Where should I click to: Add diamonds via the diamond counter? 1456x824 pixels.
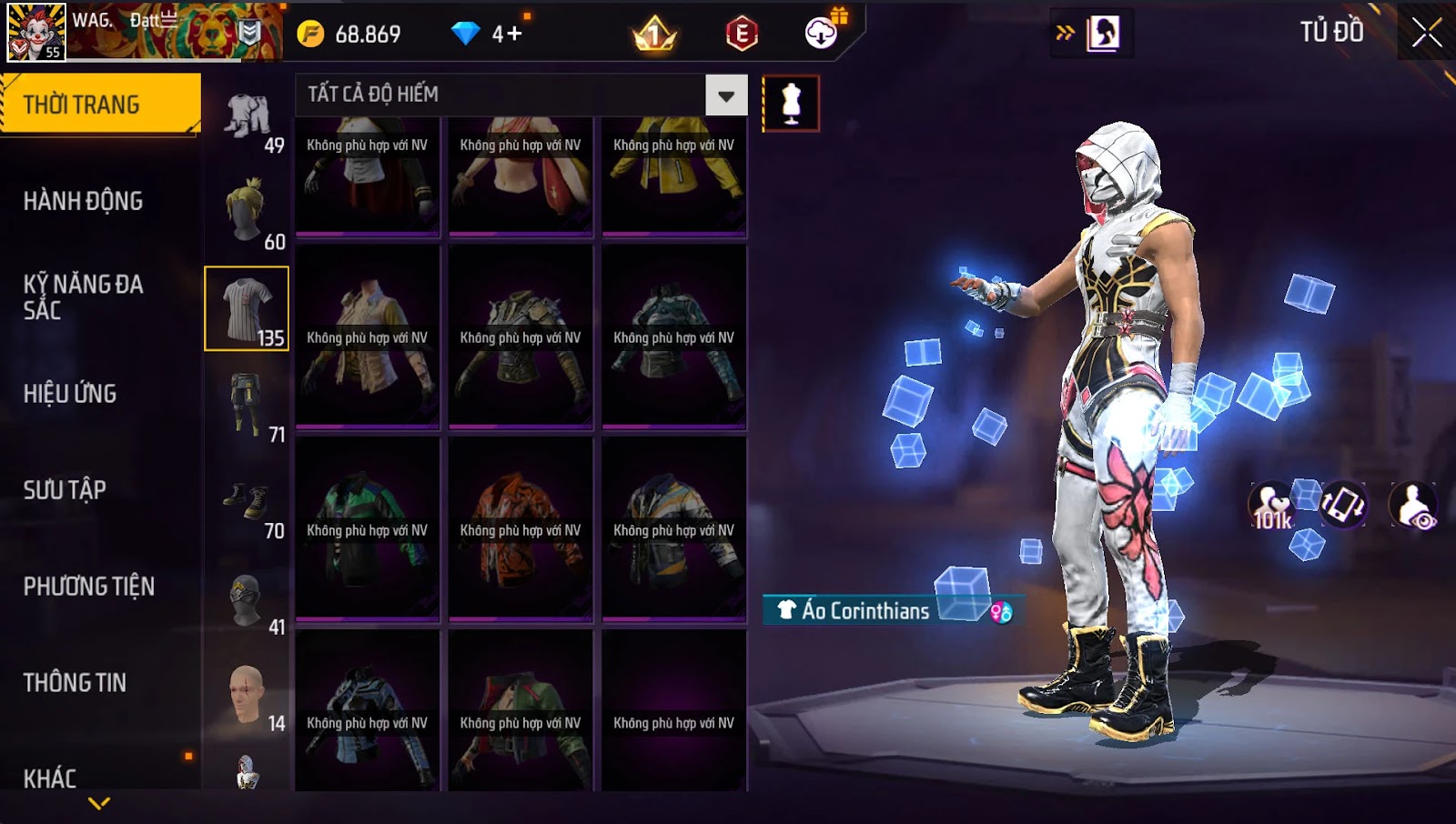[489, 35]
